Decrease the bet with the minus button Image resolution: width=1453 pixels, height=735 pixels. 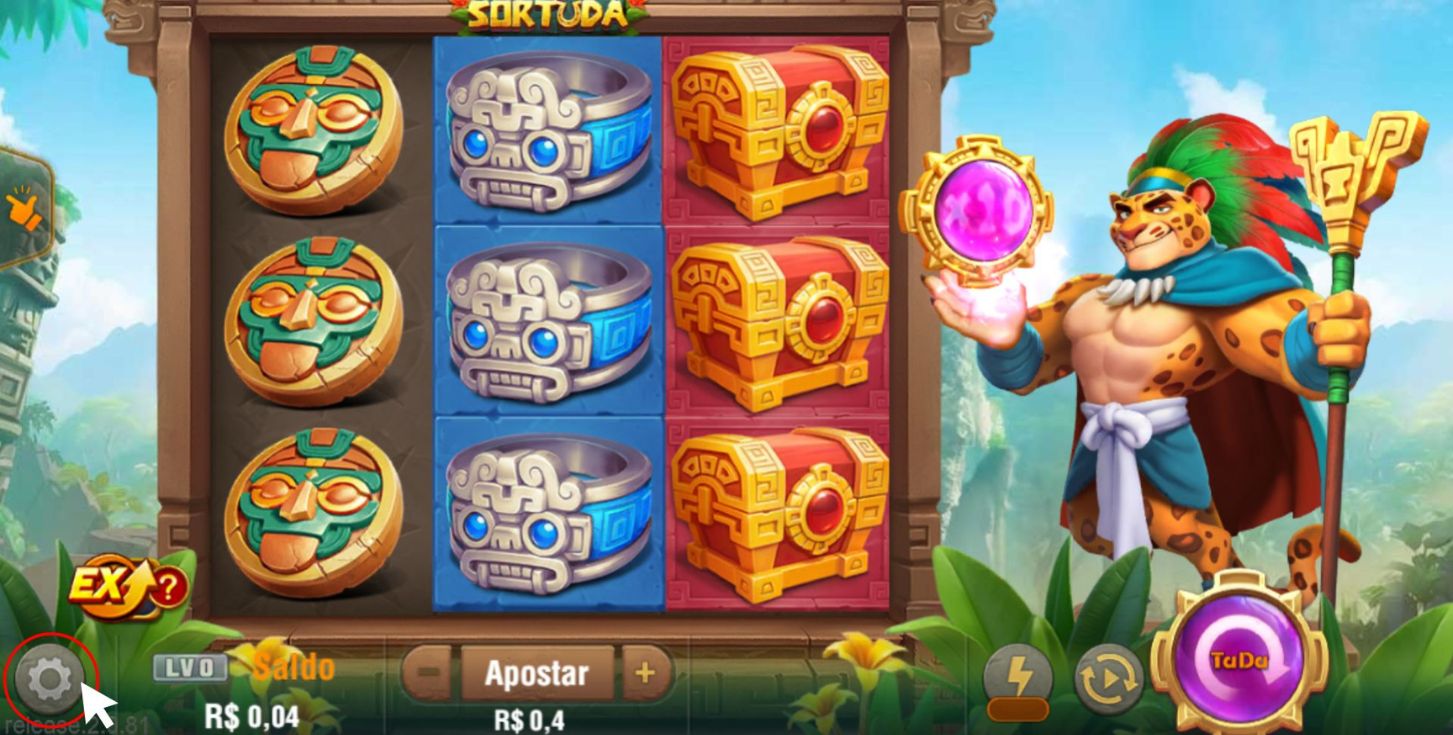click(x=429, y=675)
